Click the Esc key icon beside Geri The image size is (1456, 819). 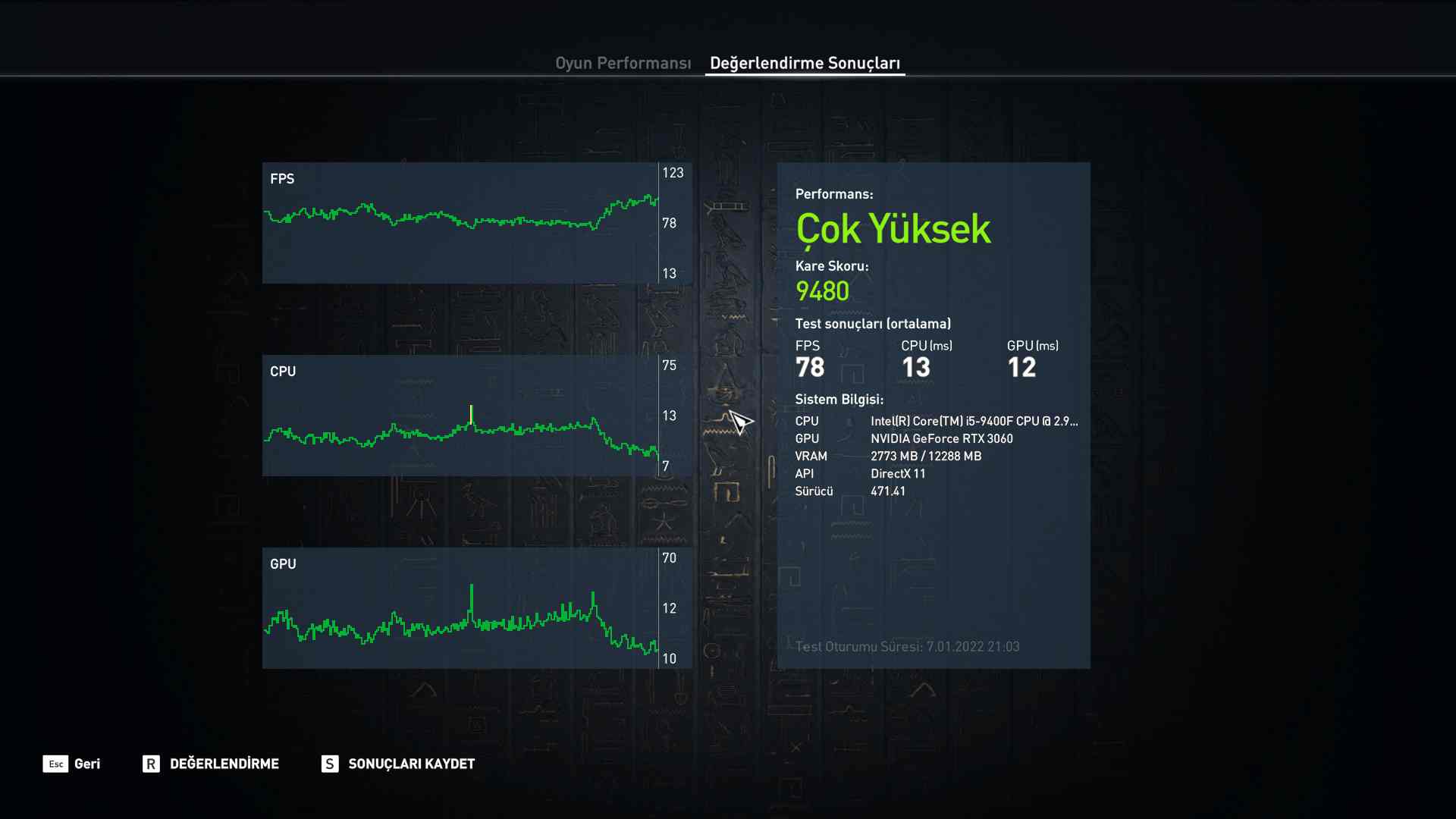point(54,764)
